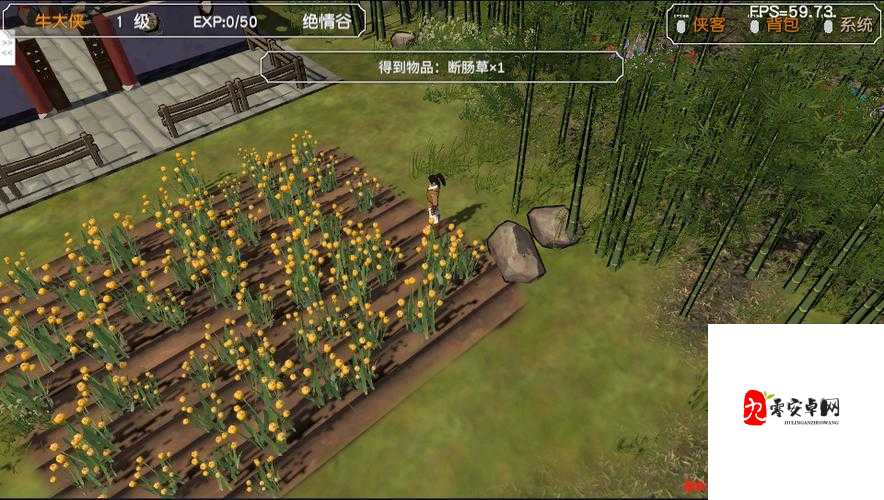Open the 系统 system menu
Screen dimensions: 884x500
point(855,25)
